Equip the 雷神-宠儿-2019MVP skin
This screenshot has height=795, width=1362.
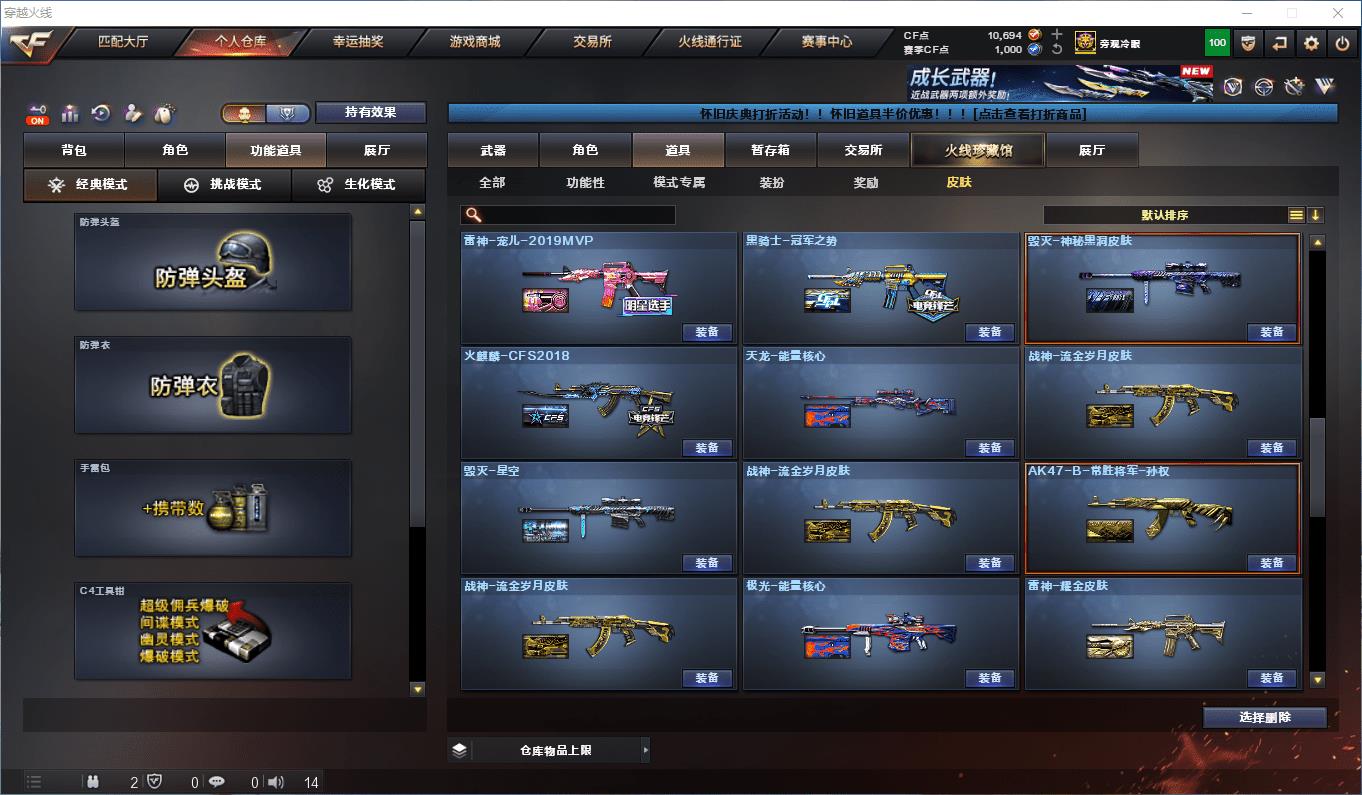[x=707, y=332]
